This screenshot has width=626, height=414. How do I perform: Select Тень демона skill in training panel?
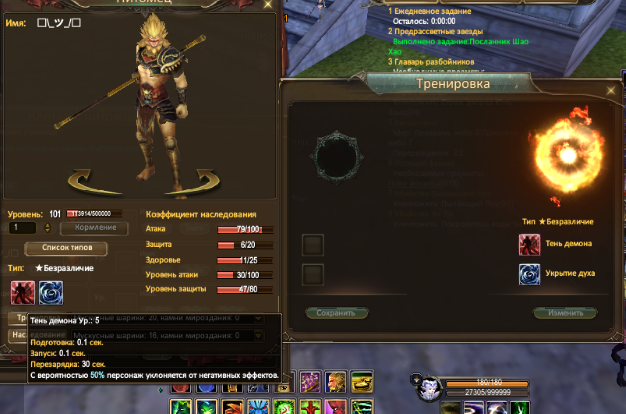[x=530, y=244]
